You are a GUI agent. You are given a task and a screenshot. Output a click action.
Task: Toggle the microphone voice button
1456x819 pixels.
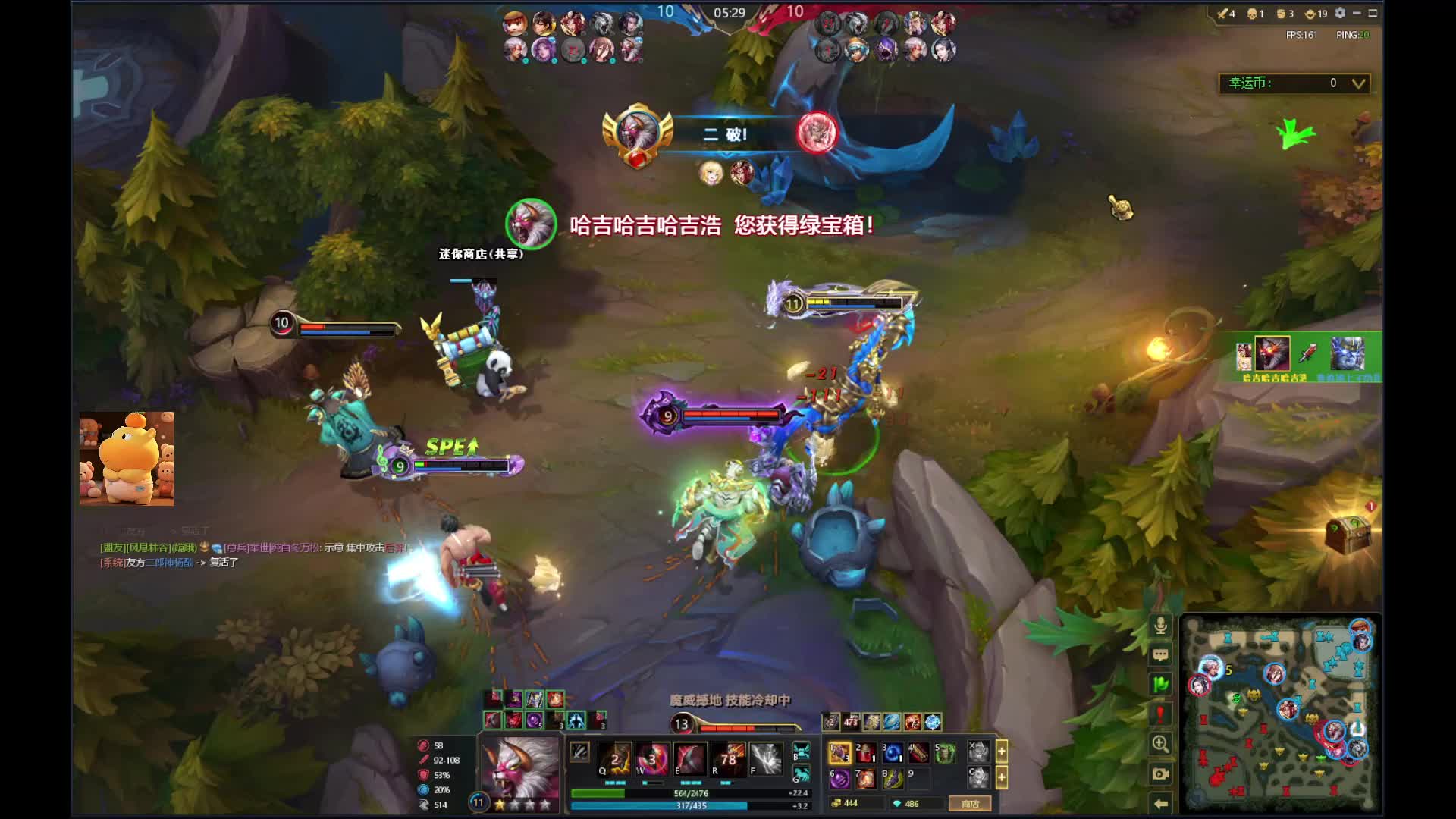pos(1160,626)
